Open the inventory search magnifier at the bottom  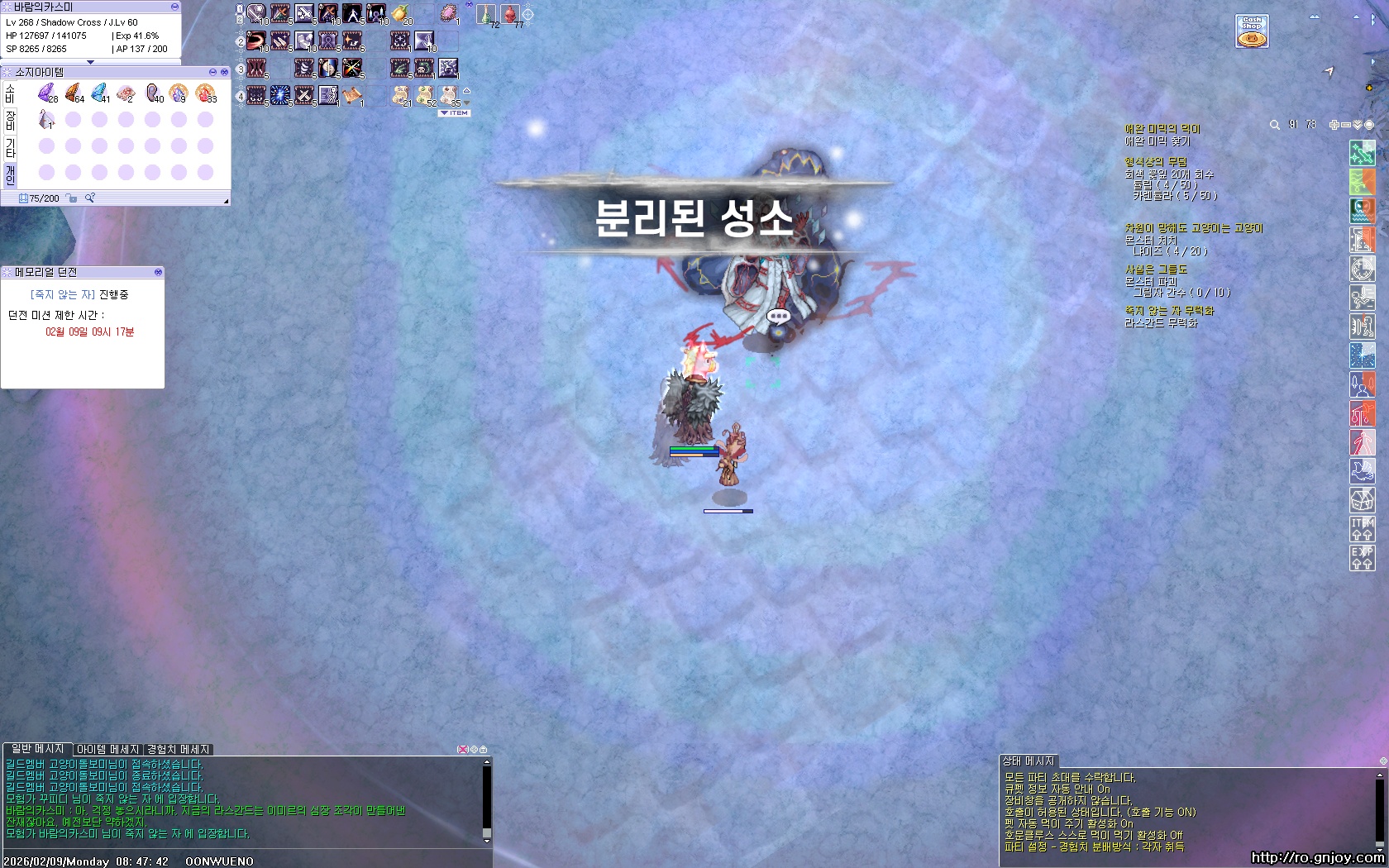pos(89,198)
